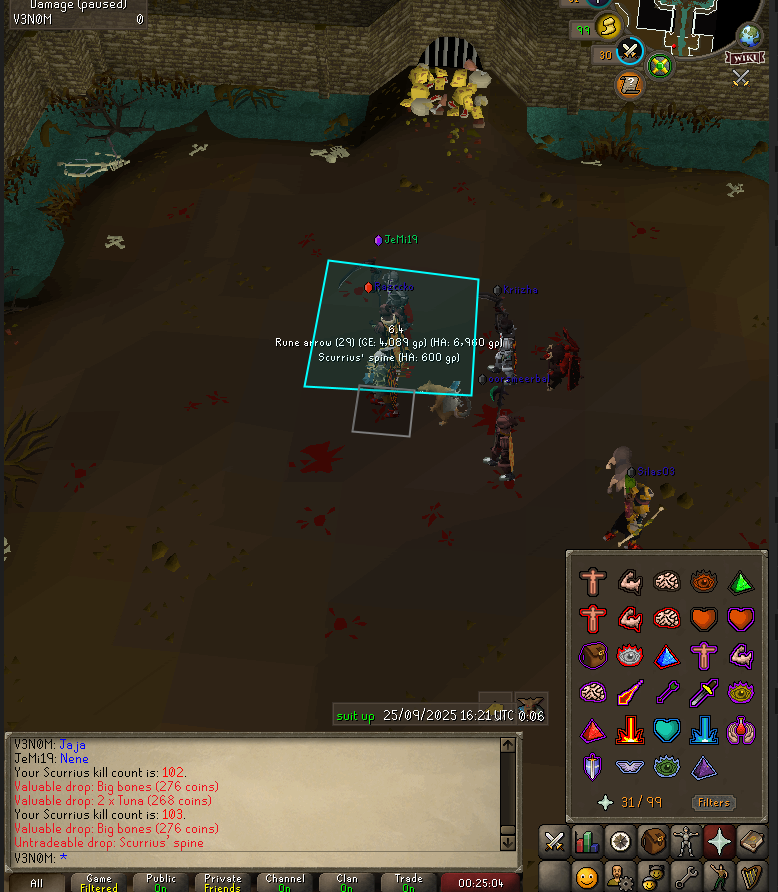Activate the Protect from Melee prayer

705,693
